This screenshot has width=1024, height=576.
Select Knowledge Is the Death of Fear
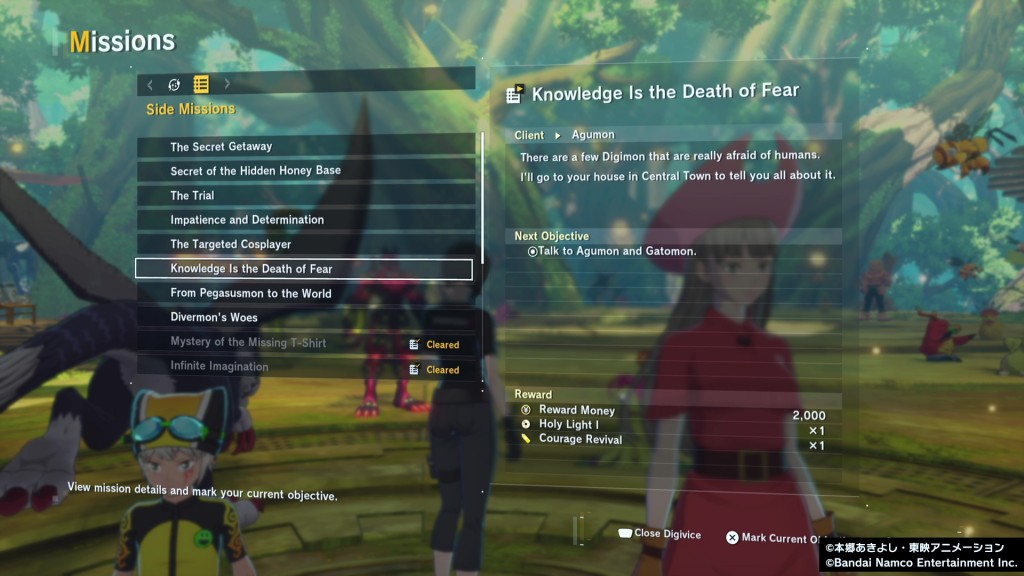(303, 269)
